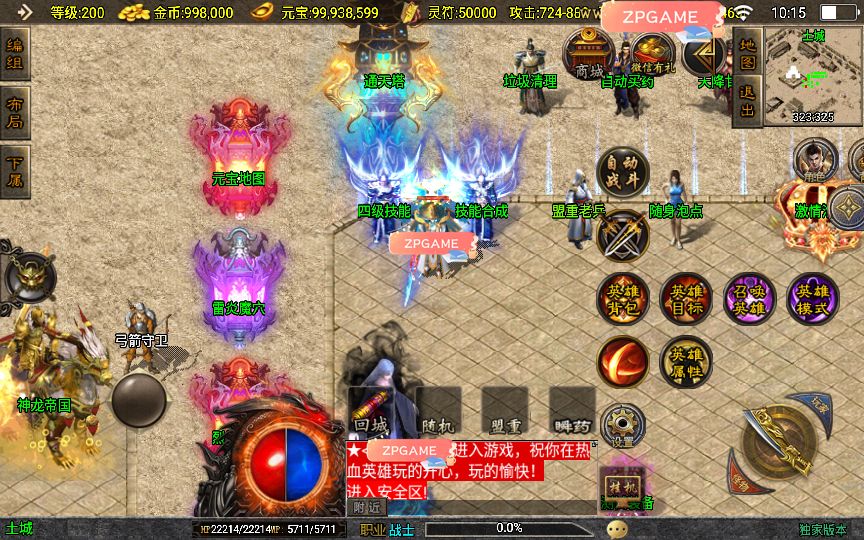Click the 地图 map button
This screenshot has width=864, height=540.
746,54
